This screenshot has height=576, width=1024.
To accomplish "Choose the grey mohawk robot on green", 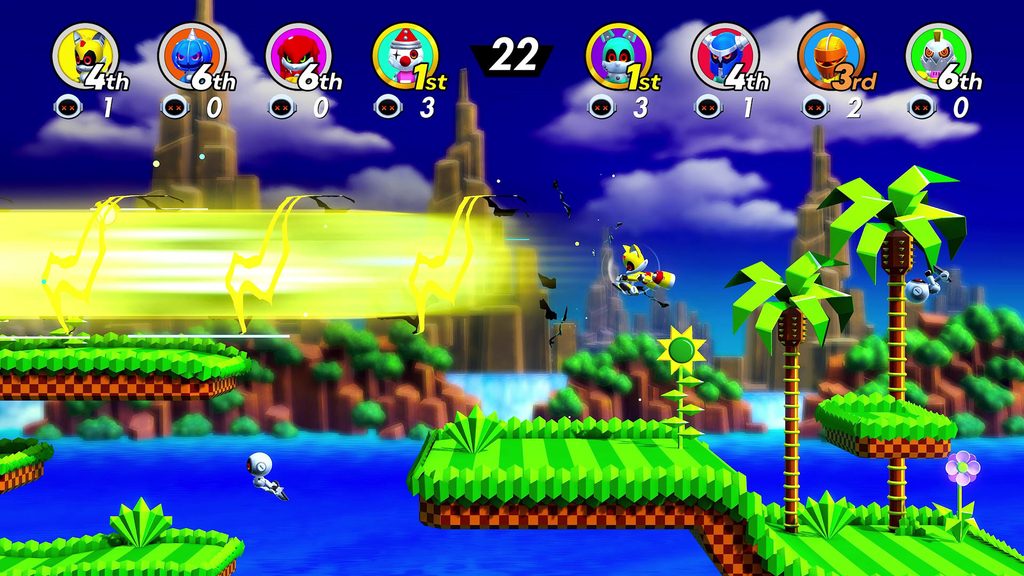I will coord(938,55).
